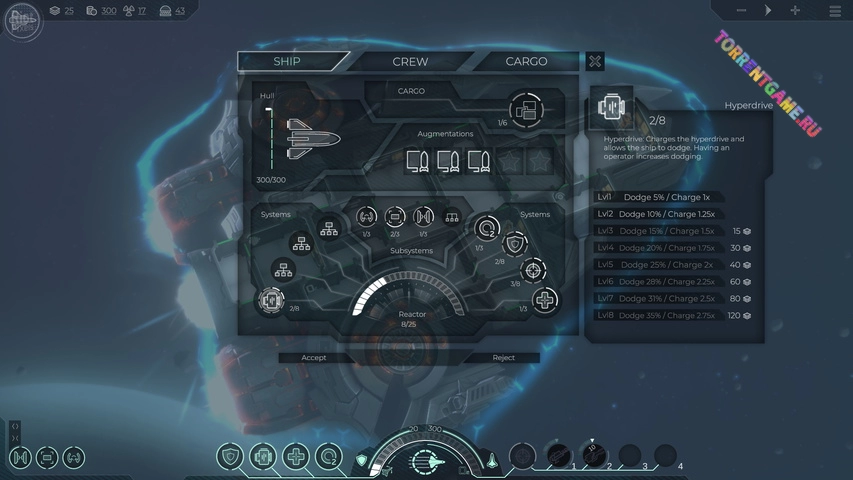Reject the ship changes
This screenshot has width=853, height=480.
(504, 357)
